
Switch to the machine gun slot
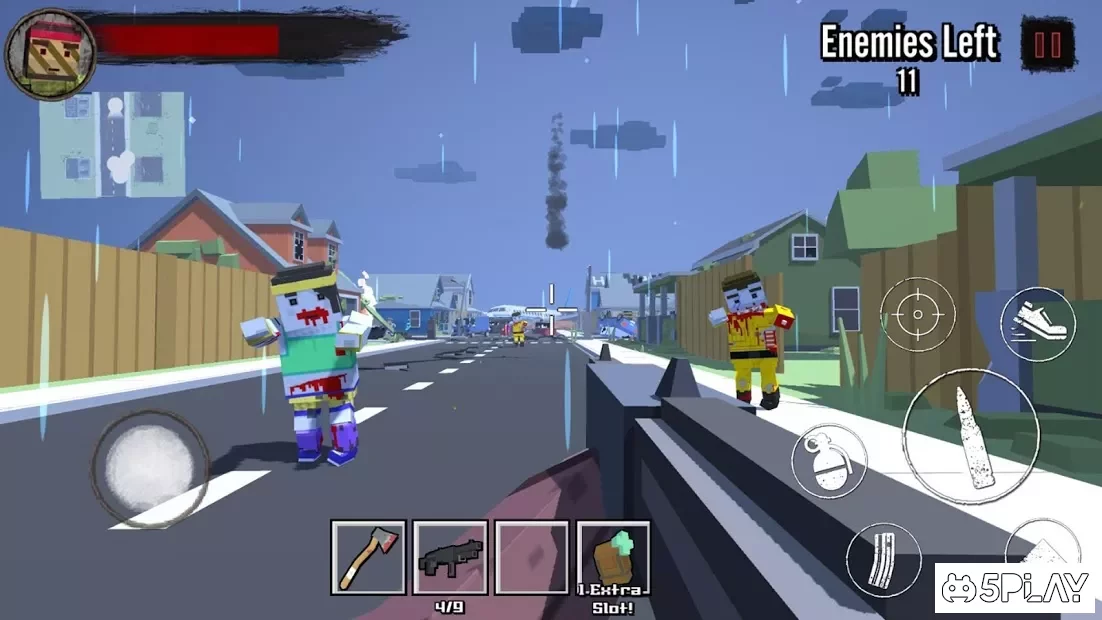coord(450,557)
